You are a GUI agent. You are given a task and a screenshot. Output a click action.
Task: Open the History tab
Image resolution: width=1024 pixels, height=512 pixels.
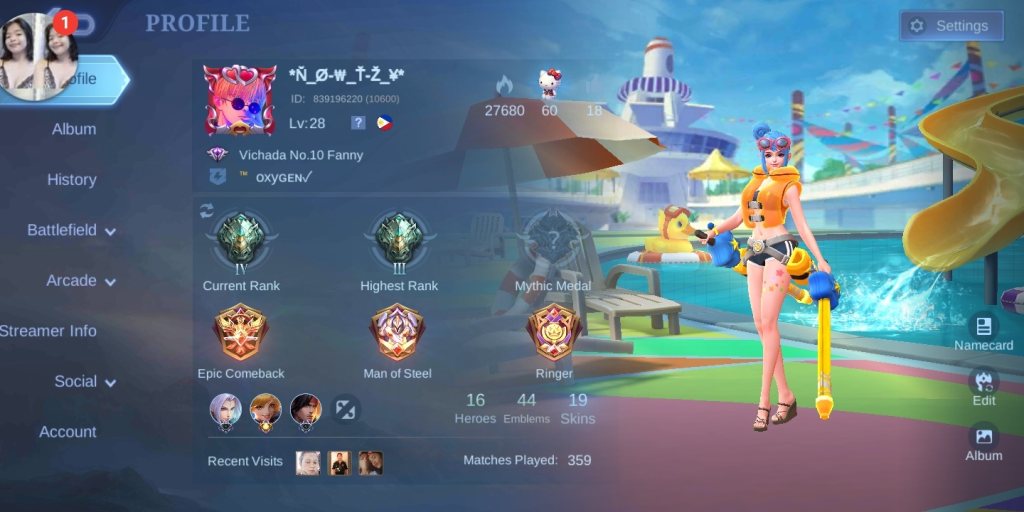[72, 180]
